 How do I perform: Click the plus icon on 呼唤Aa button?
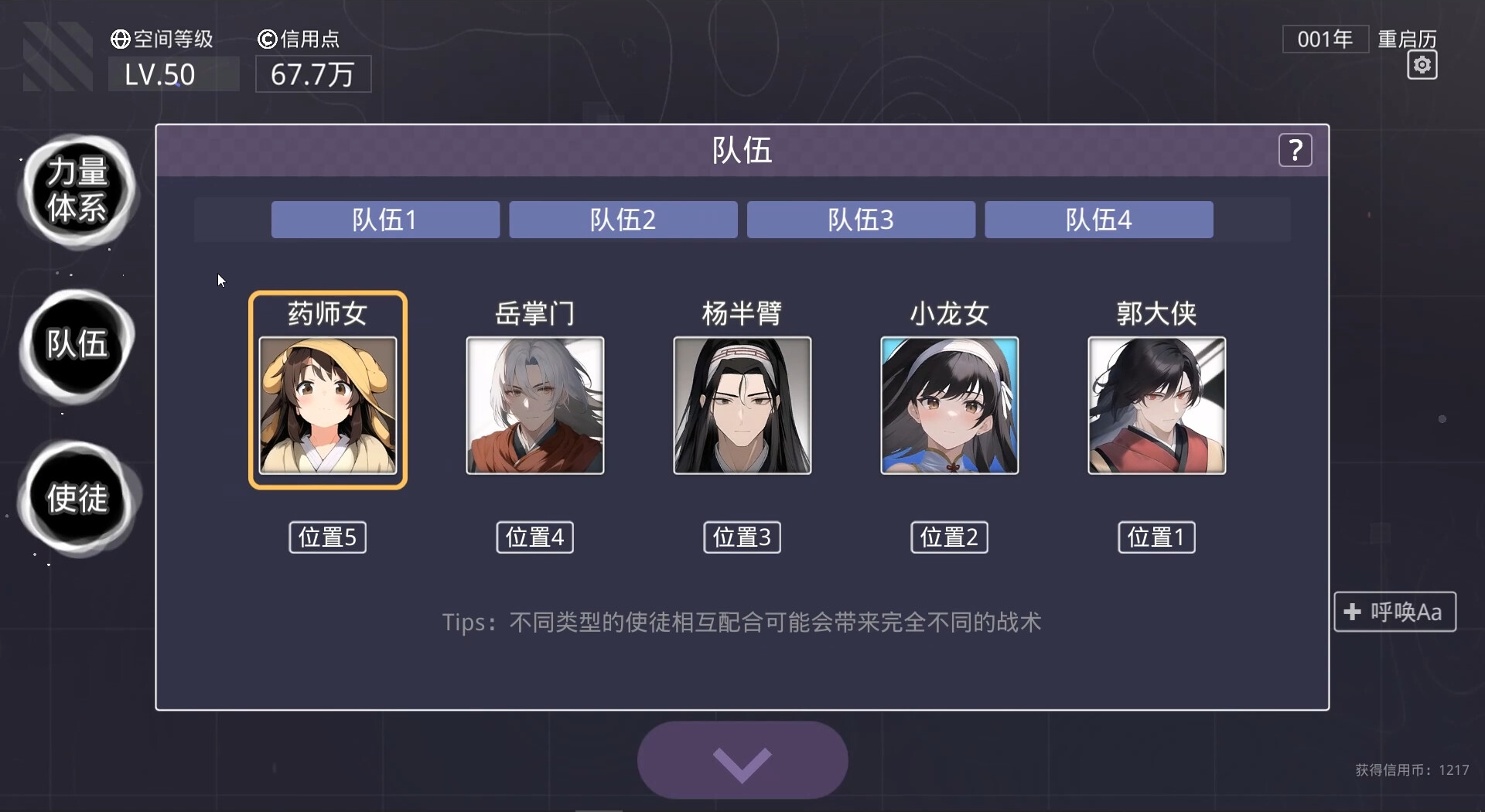click(x=1352, y=611)
